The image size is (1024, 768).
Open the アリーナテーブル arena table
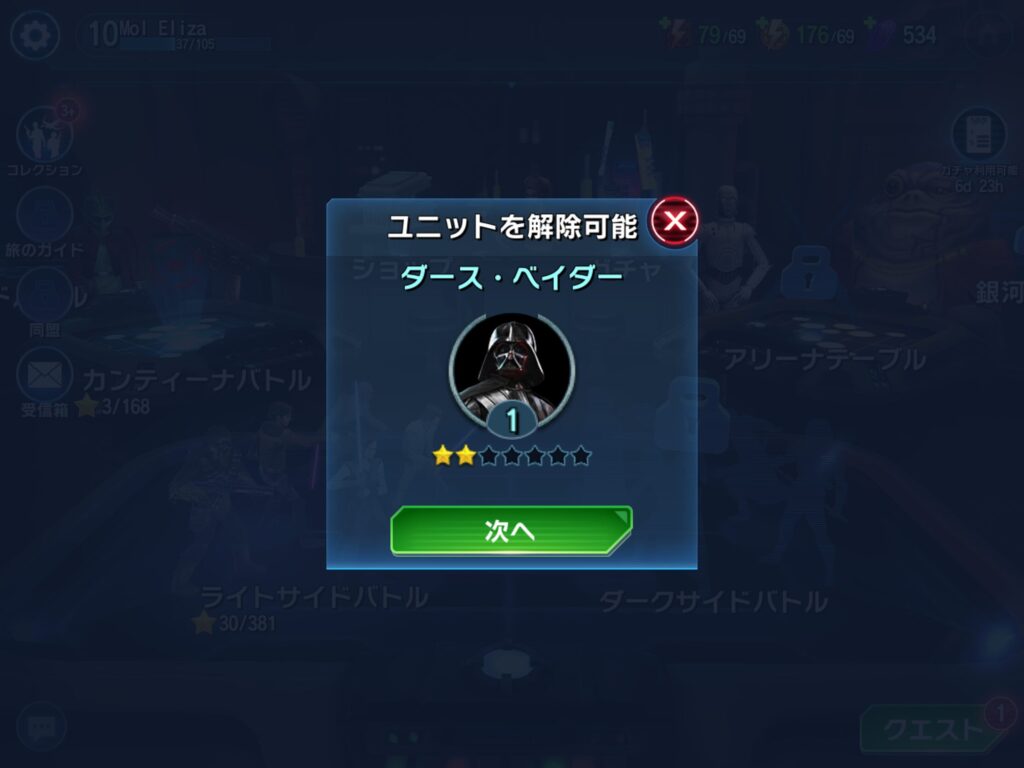(824, 359)
